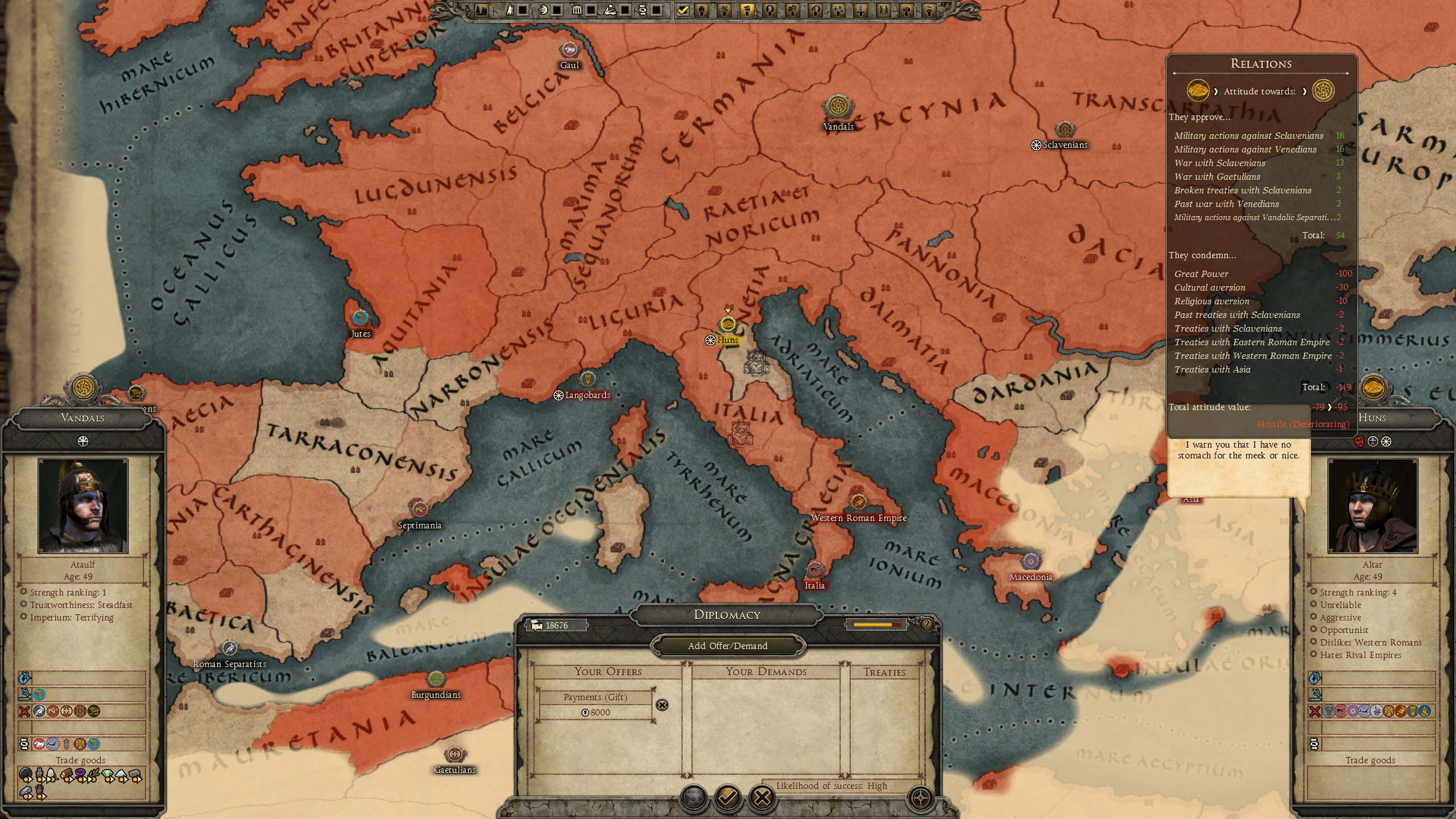
Task: Open the Diplomacy help question mark
Action: tap(926, 625)
